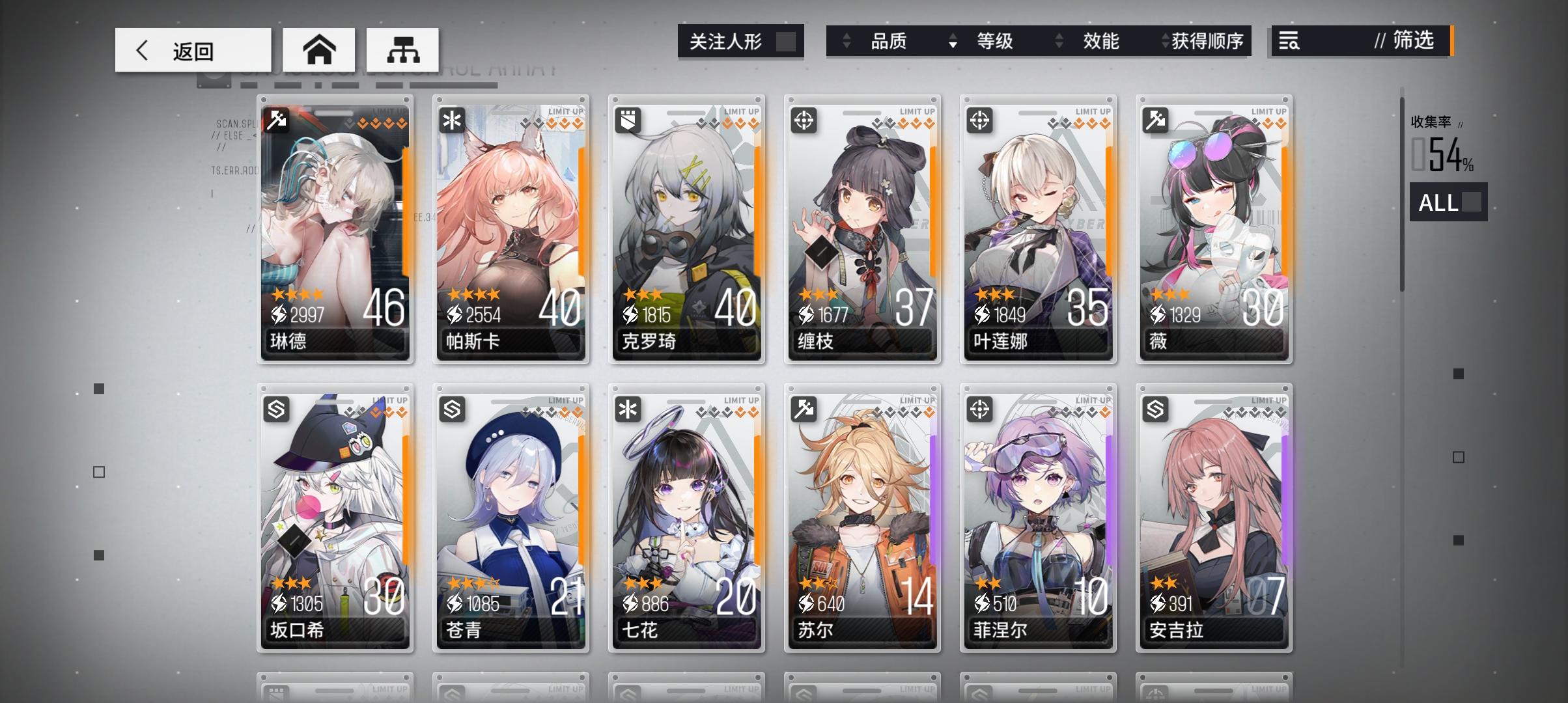1568x703 pixels.
Task: Select the 效能 sort option
Action: pyautogui.click(x=1100, y=41)
